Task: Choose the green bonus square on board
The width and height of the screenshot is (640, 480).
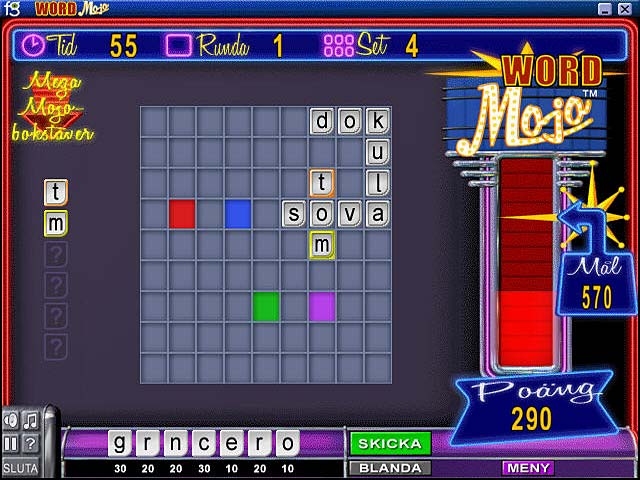Action: (x=266, y=306)
